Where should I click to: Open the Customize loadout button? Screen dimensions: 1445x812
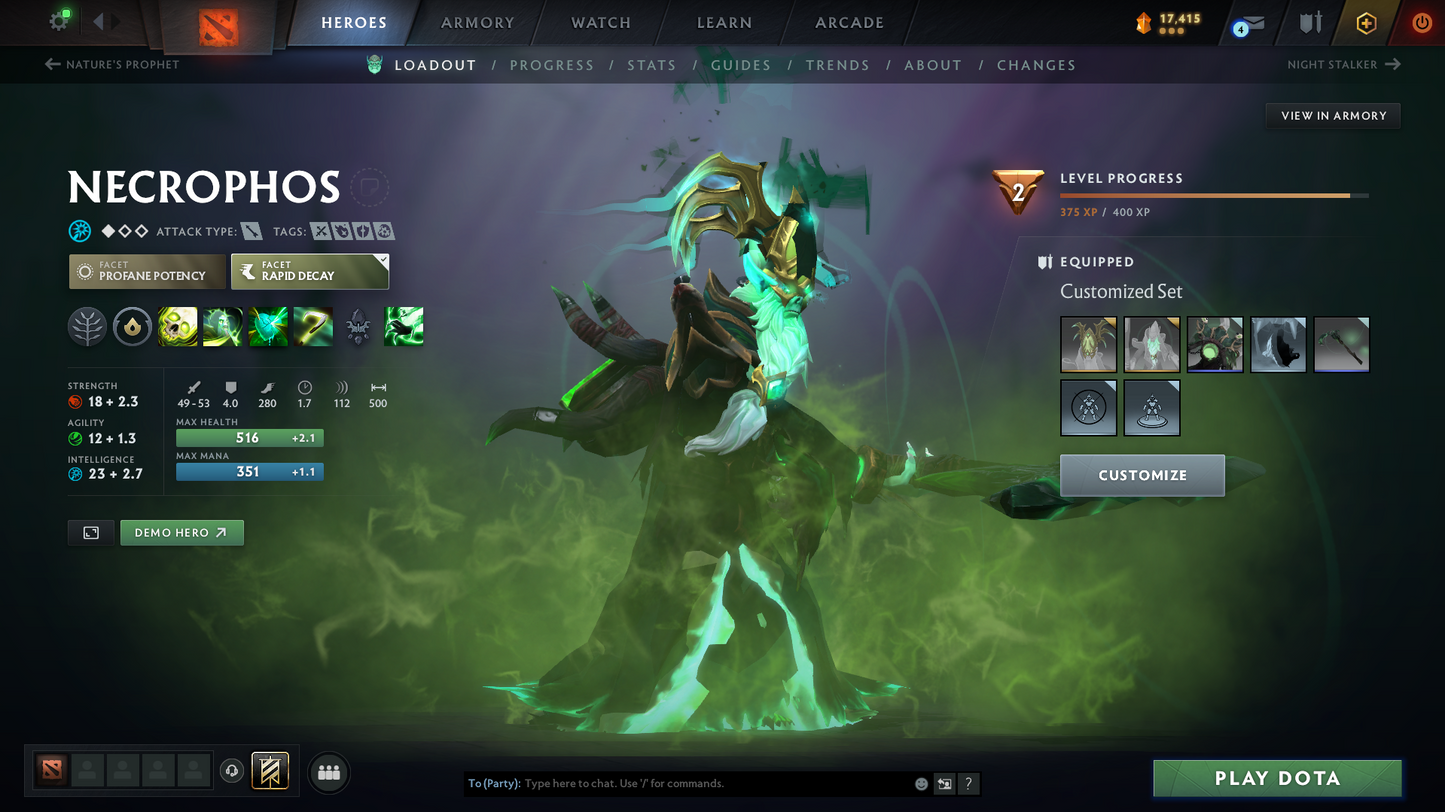click(1142, 475)
